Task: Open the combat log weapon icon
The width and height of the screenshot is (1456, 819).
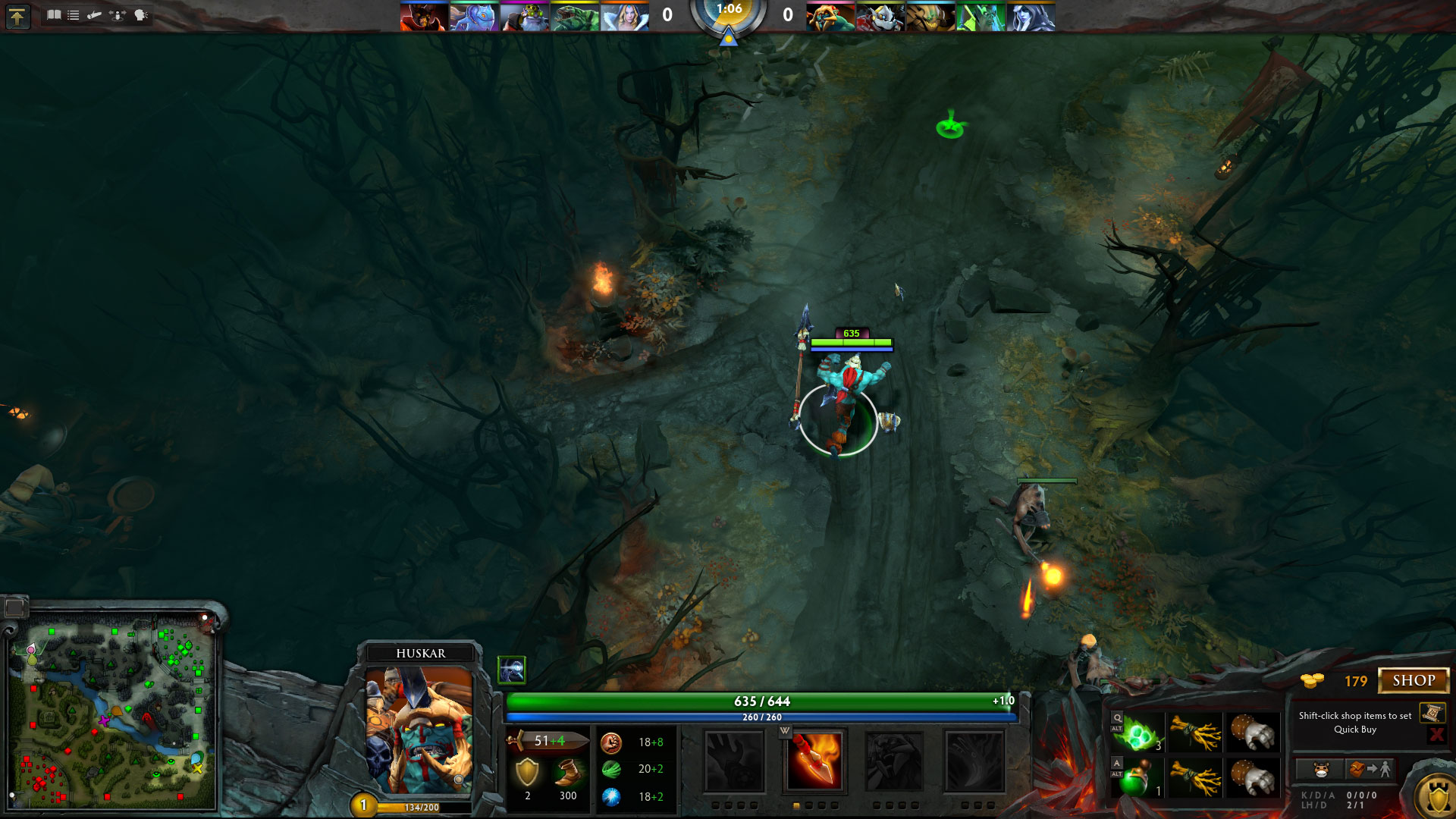Action: [94, 14]
